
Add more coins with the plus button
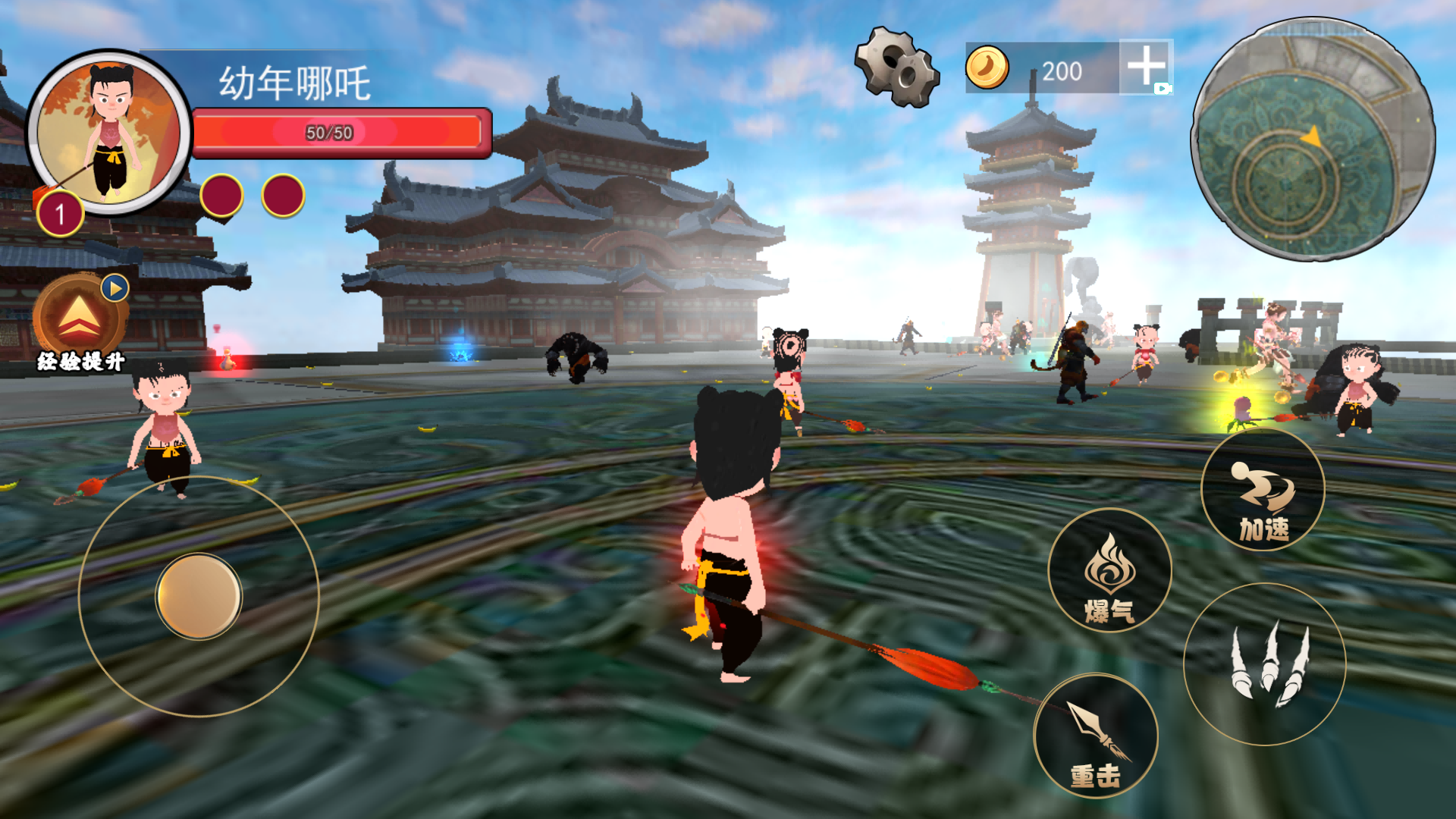1145,67
